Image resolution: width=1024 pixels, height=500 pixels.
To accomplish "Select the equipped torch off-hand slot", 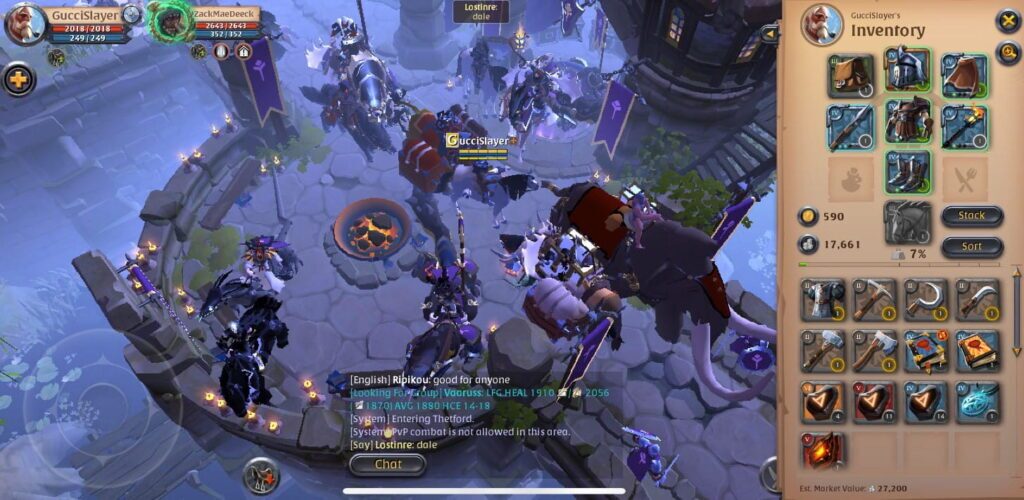I will click(x=964, y=127).
